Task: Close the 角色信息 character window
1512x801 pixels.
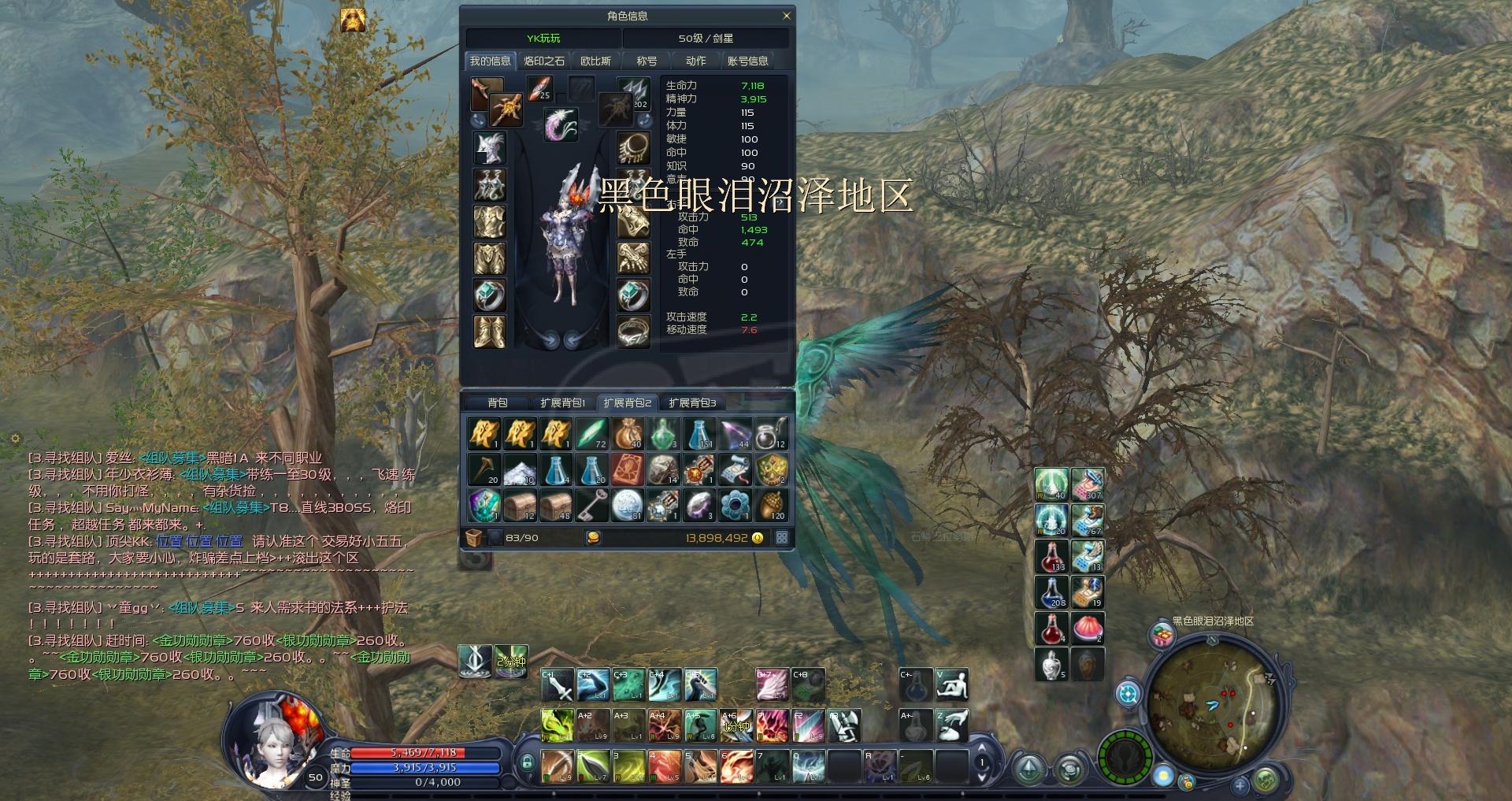Action: [x=786, y=16]
